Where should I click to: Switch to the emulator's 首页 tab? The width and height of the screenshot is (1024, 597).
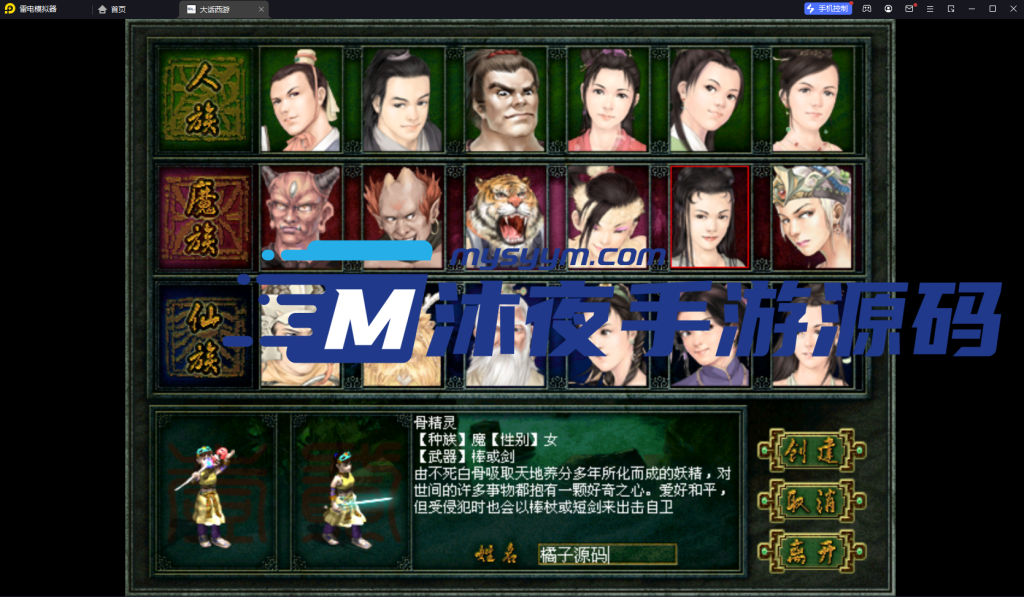click(112, 9)
